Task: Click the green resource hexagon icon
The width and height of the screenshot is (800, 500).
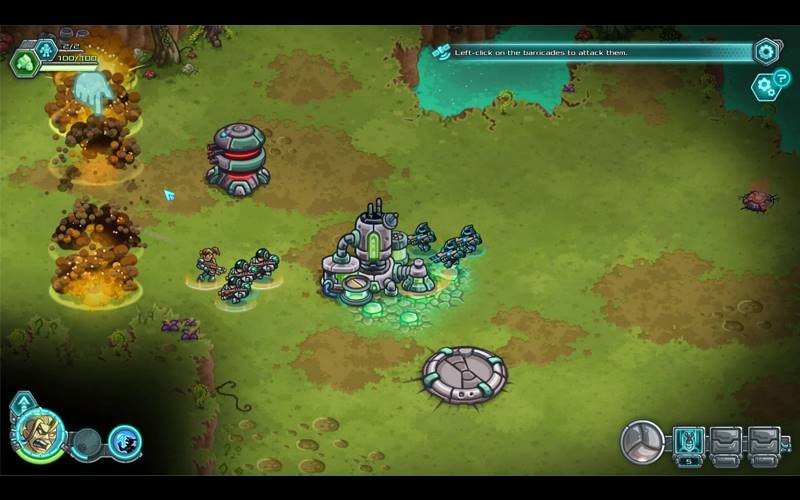Action: (23, 63)
